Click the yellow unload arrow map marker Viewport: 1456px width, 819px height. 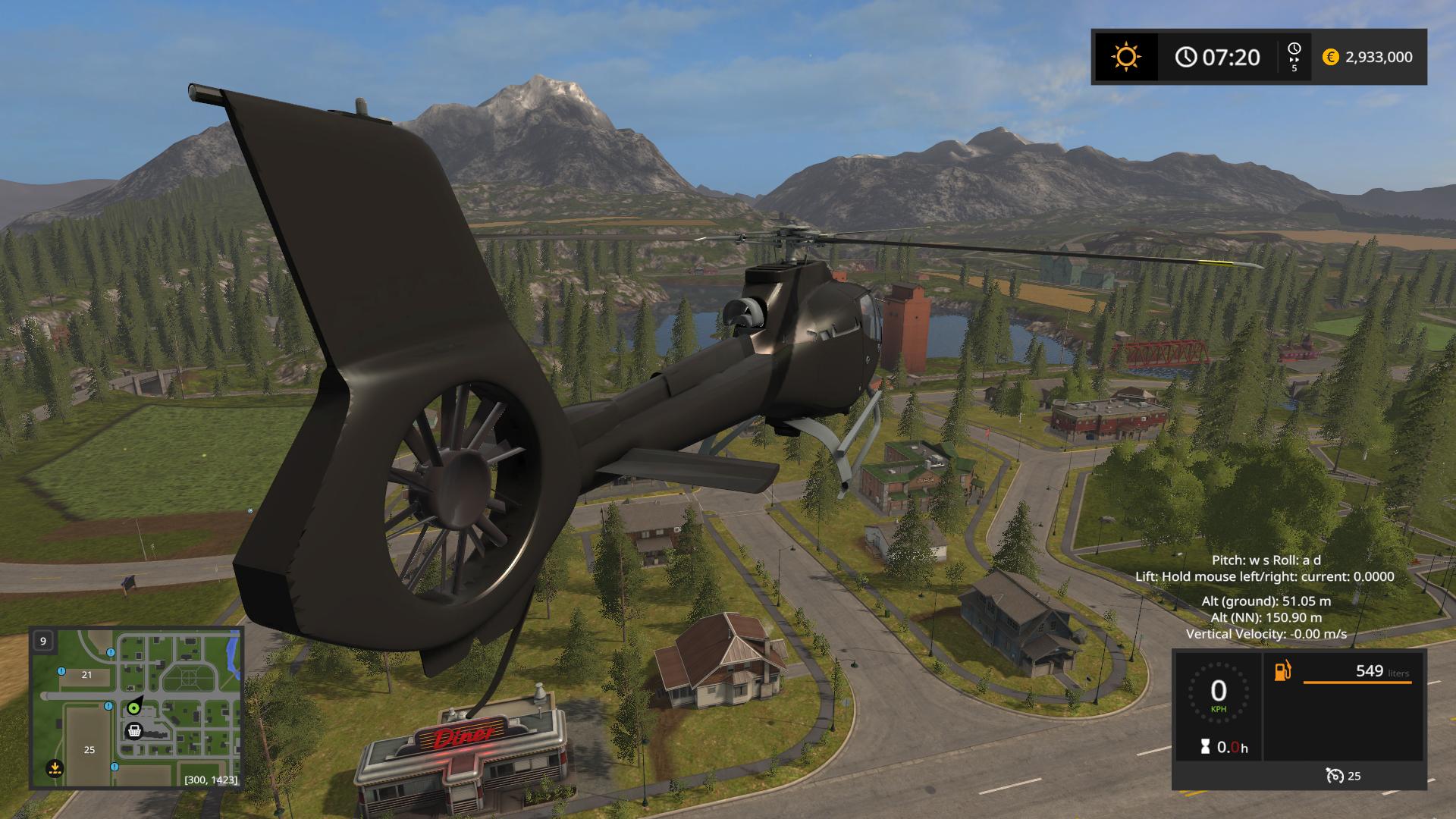tap(54, 770)
